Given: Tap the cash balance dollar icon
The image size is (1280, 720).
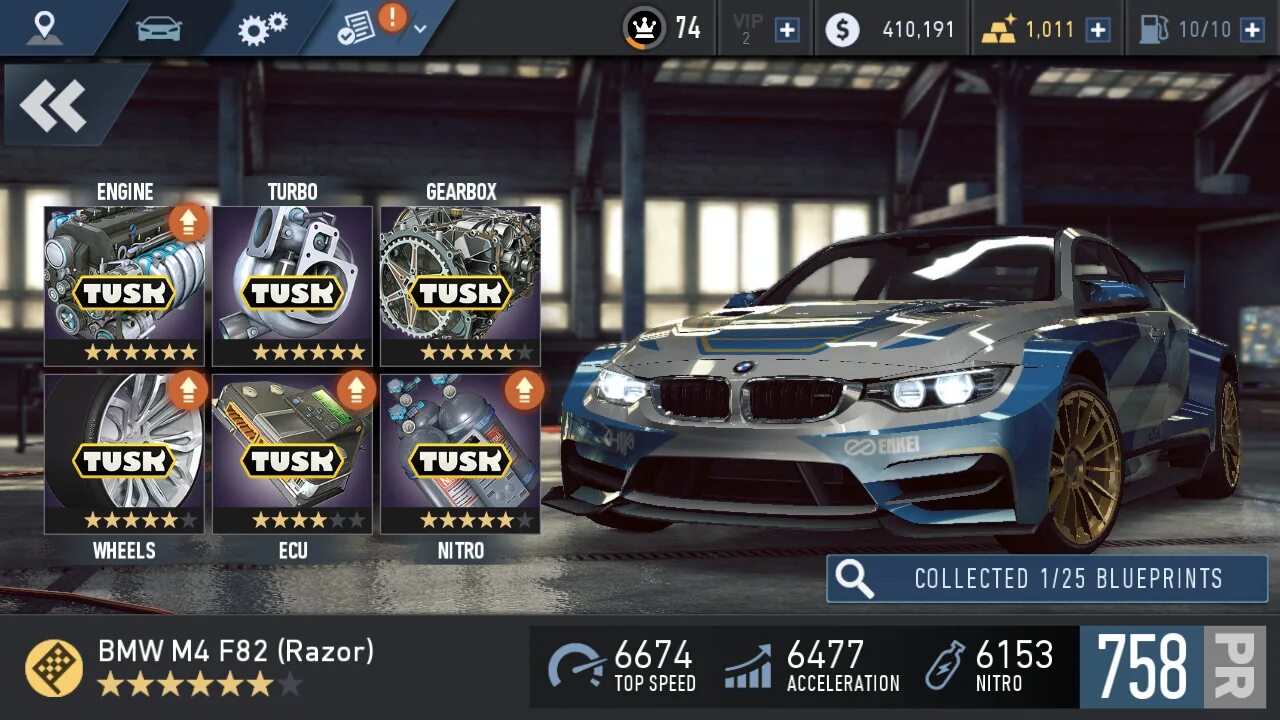Looking at the screenshot, I should click(x=842, y=29).
